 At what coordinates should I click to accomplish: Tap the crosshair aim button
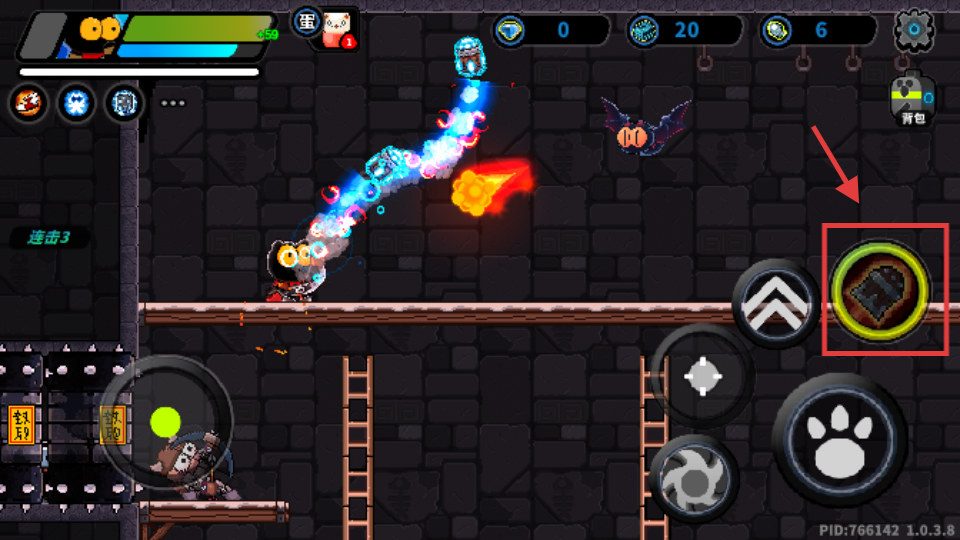(x=702, y=376)
